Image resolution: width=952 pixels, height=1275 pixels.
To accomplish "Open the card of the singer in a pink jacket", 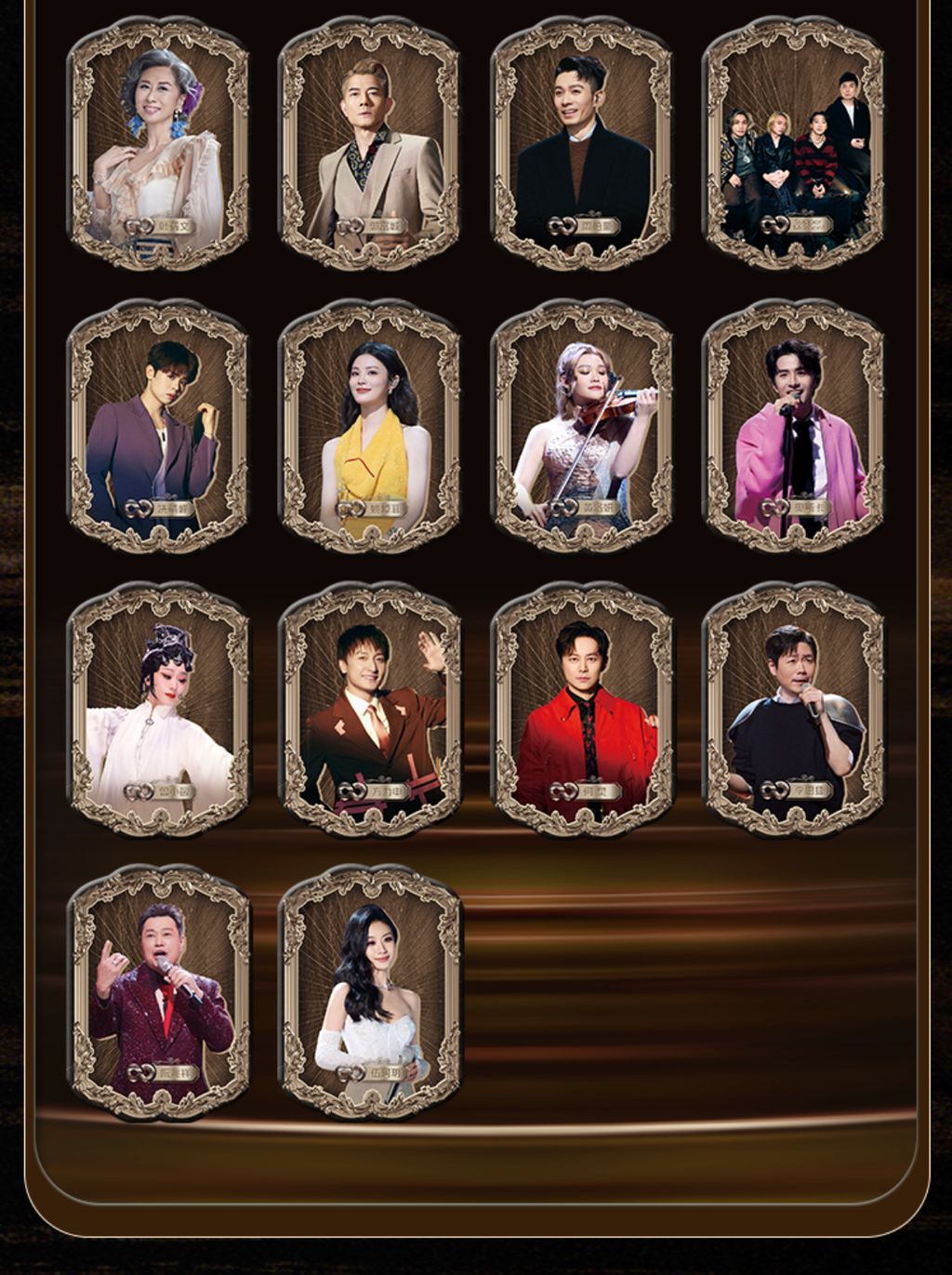I will [793, 427].
